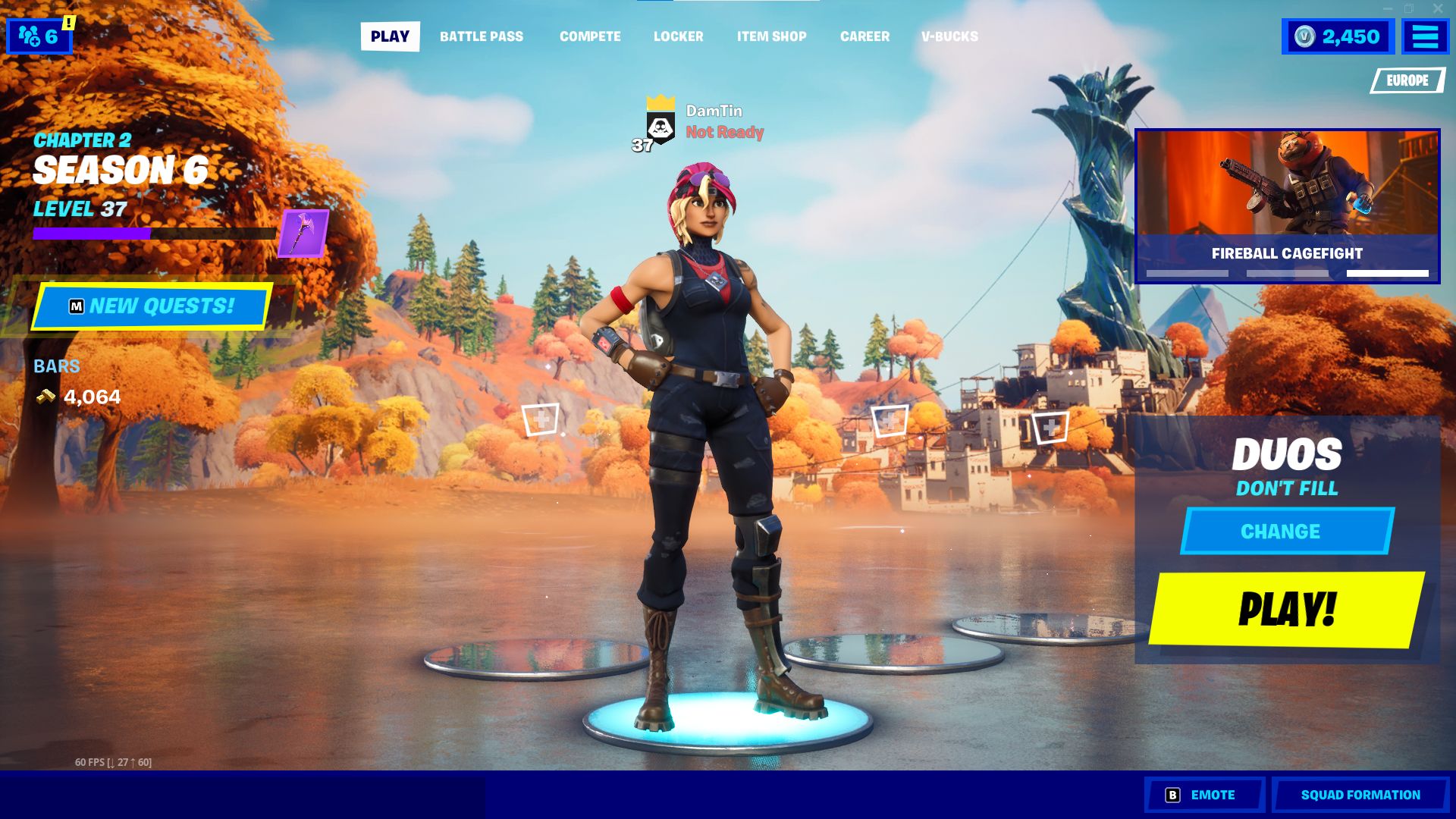Switch to the Battle Pass tab
Screen dimensions: 1456x819
point(481,36)
